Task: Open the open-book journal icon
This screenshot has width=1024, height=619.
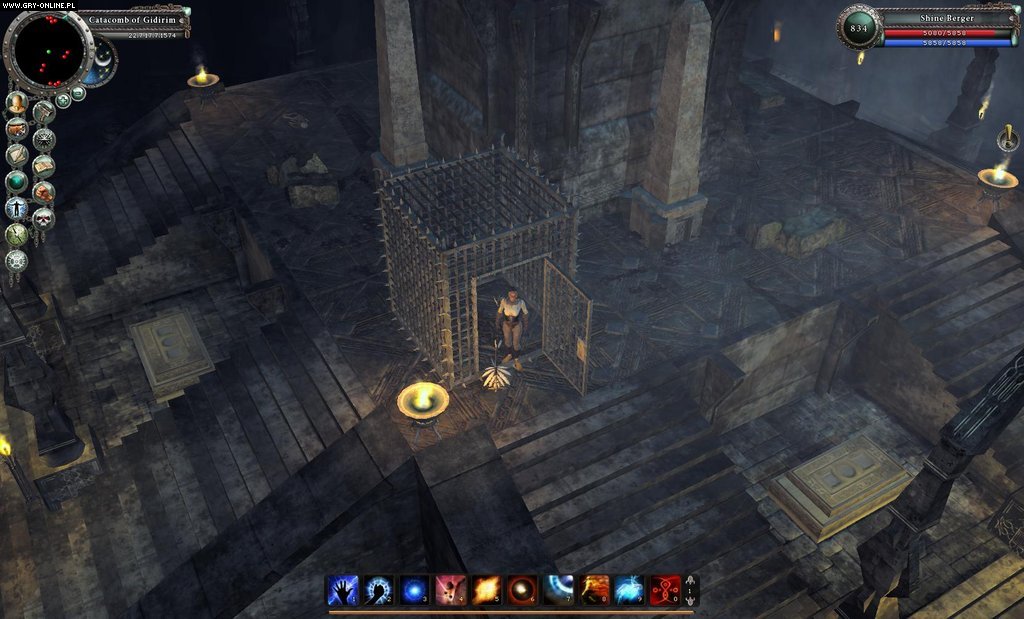Action: click(x=43, y=165)
